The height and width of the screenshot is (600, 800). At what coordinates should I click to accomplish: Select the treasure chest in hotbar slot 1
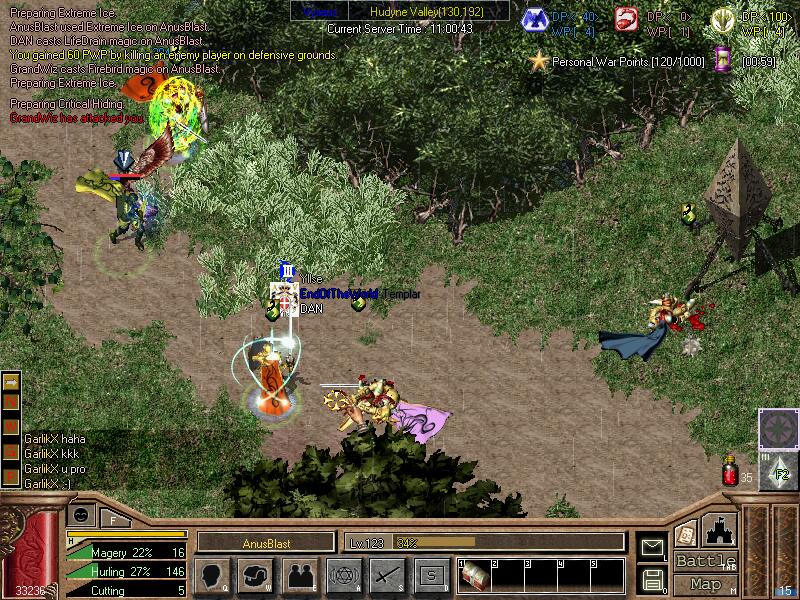click(x=475, y=576)
